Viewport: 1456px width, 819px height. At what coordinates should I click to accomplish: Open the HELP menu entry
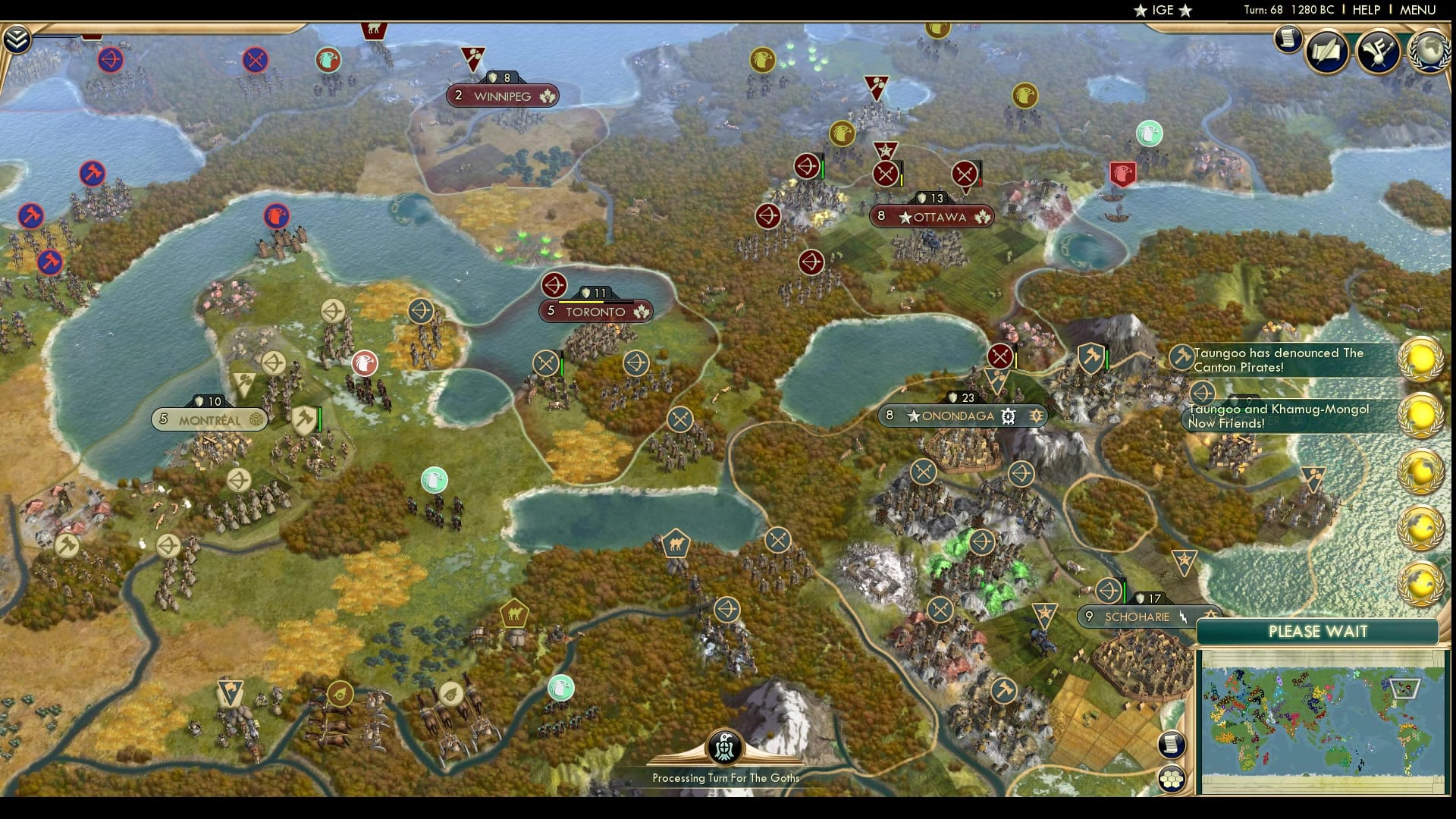tap(1365, 10)
